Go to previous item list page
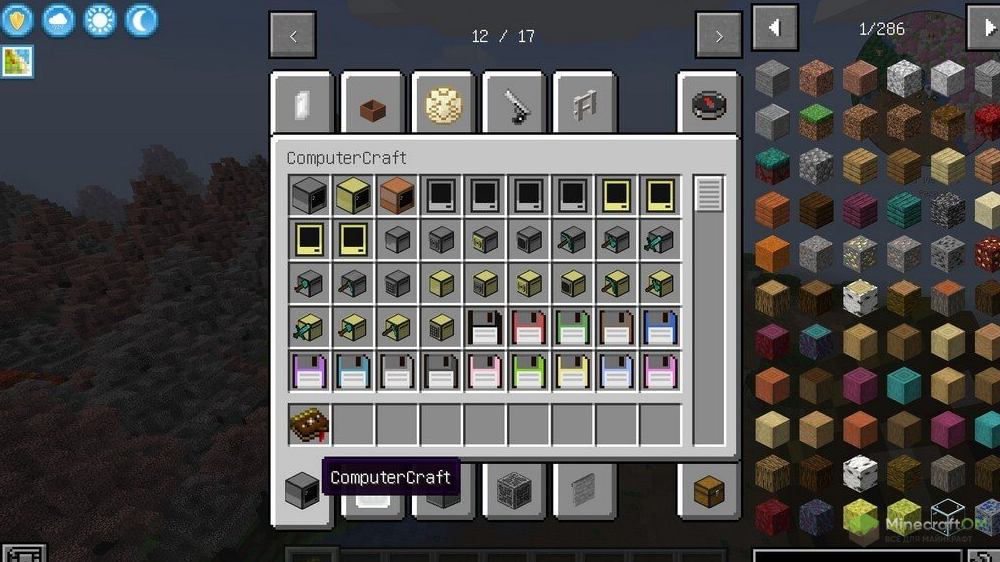This screenshot has height=562, width=1000. coord(775,28)
